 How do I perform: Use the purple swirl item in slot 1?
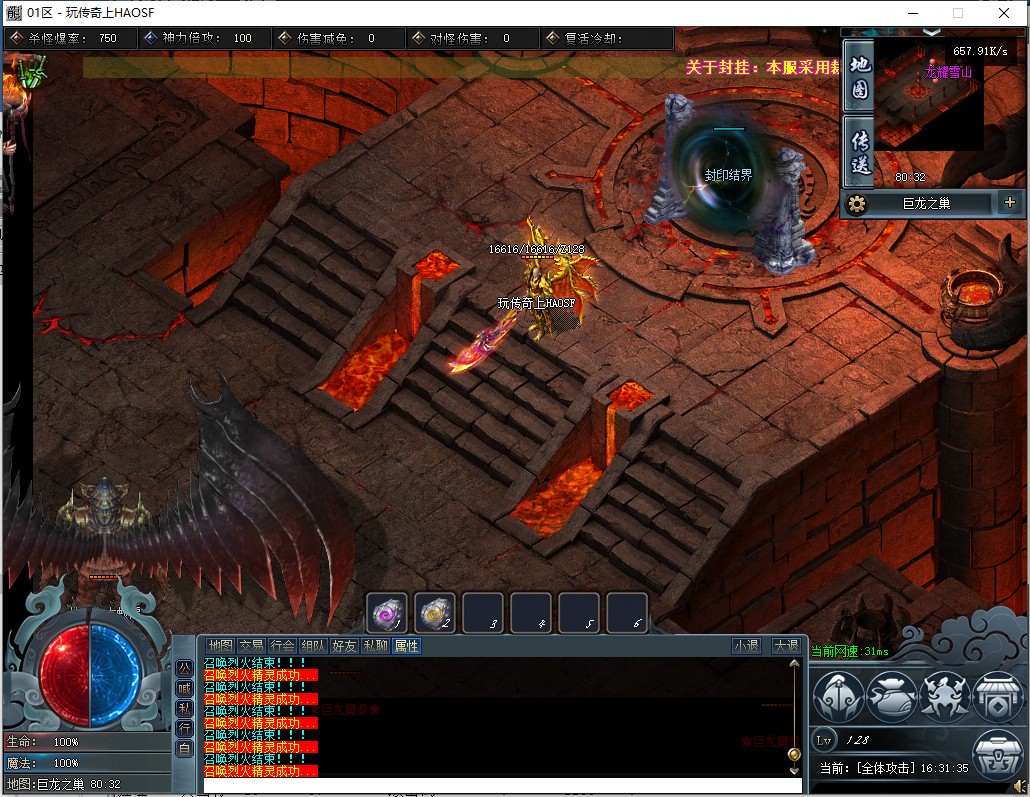388,612
